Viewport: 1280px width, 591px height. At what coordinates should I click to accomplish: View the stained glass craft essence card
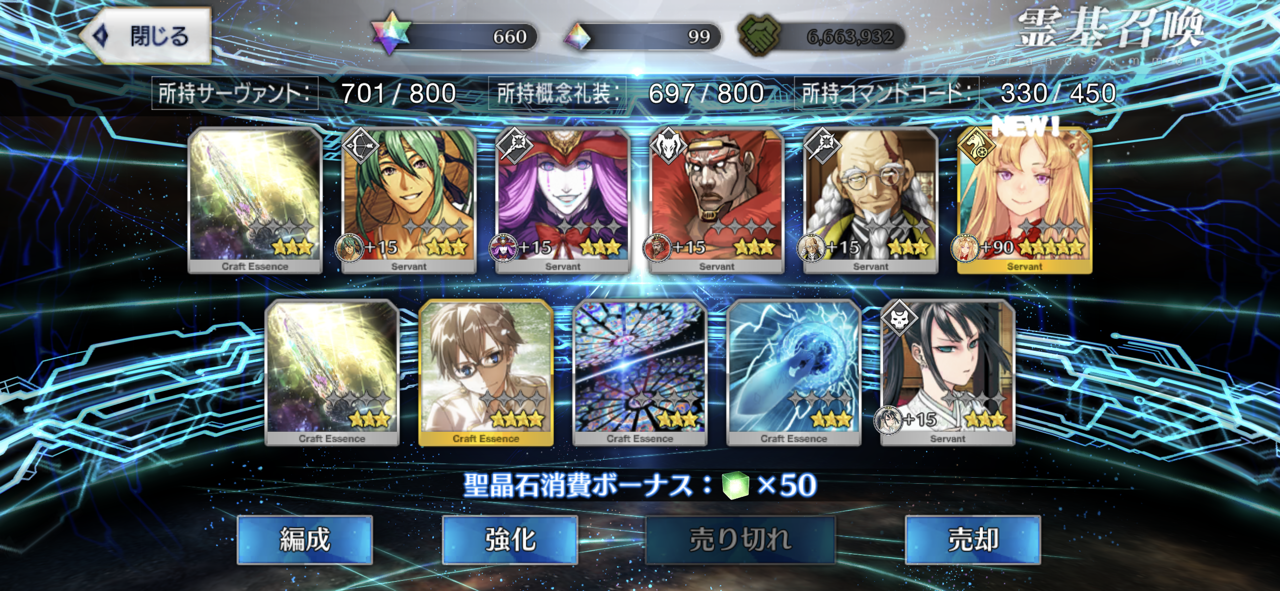[x=640, y=372]
